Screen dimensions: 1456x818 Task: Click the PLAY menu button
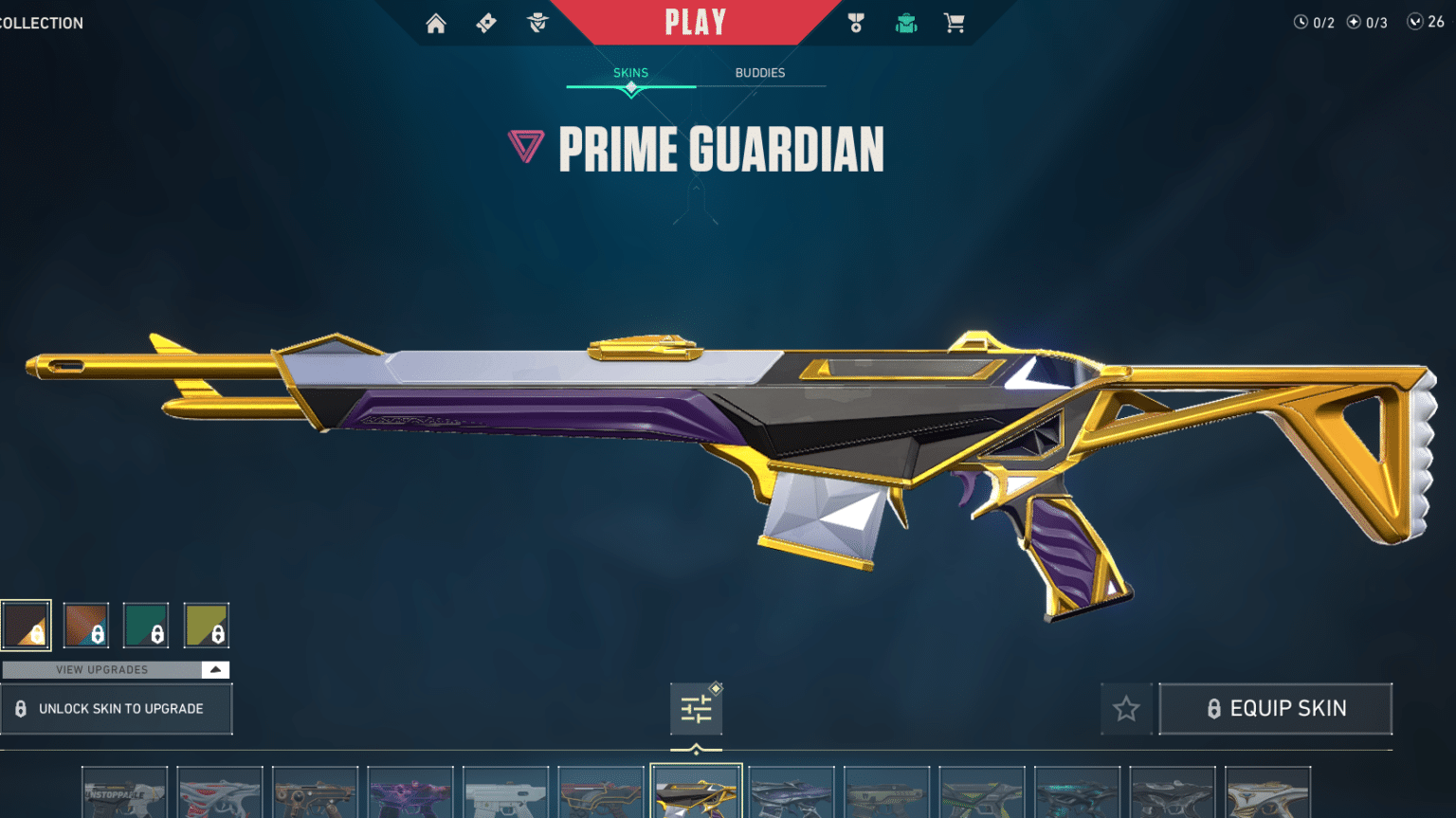click(696, 22)
